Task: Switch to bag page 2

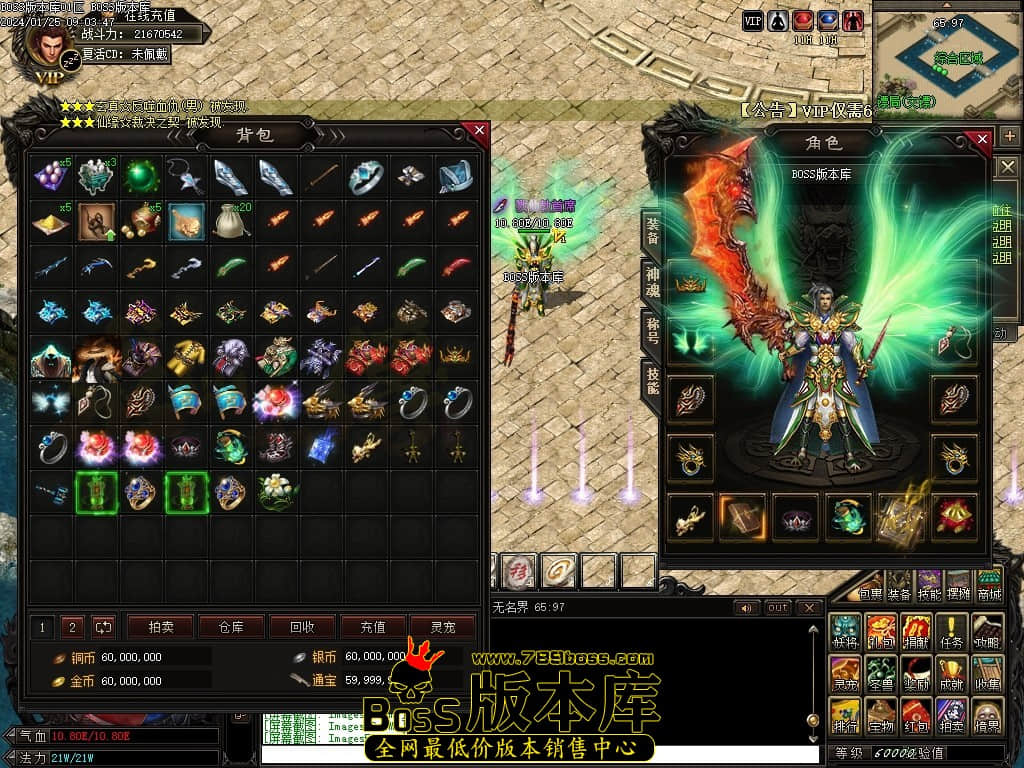Action: [x=71, y=627]
